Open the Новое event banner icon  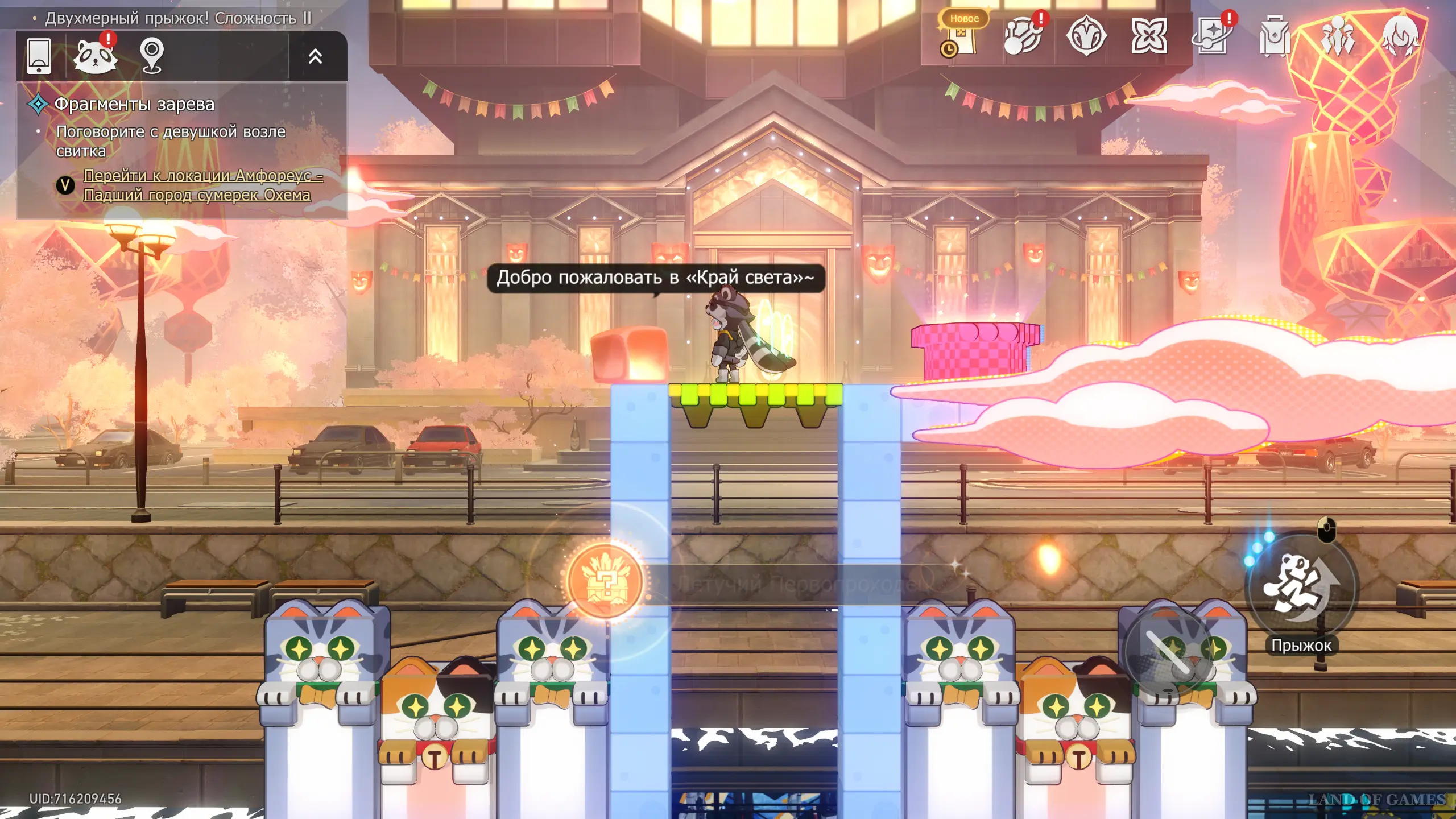tap(962, 35)
